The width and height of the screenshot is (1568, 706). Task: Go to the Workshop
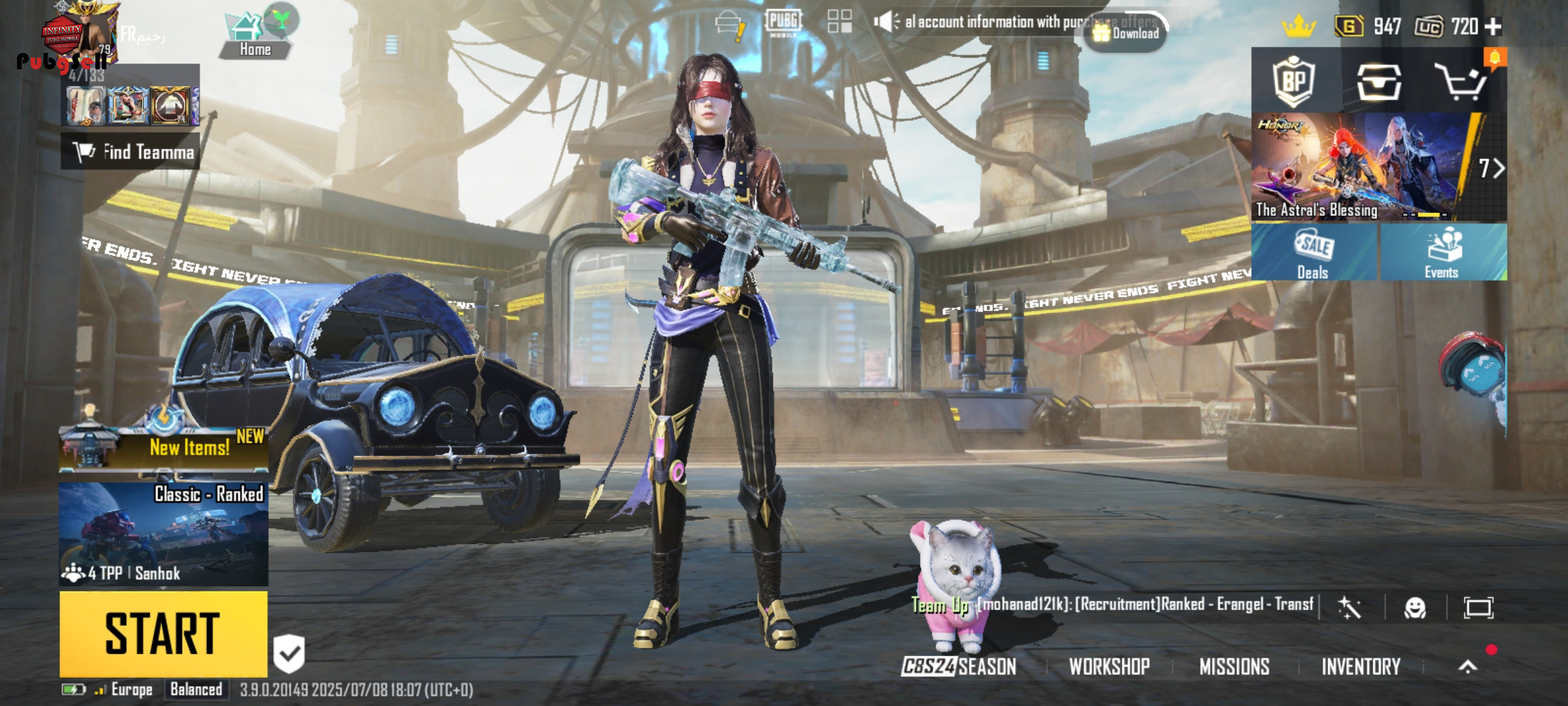1109,666
